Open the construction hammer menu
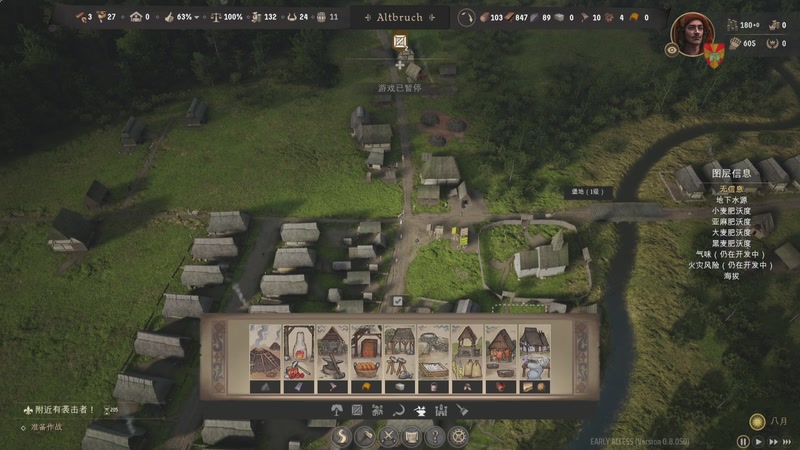Image resolution: width=800 pixels, height=450 pixels. click(x=364, y=436)
